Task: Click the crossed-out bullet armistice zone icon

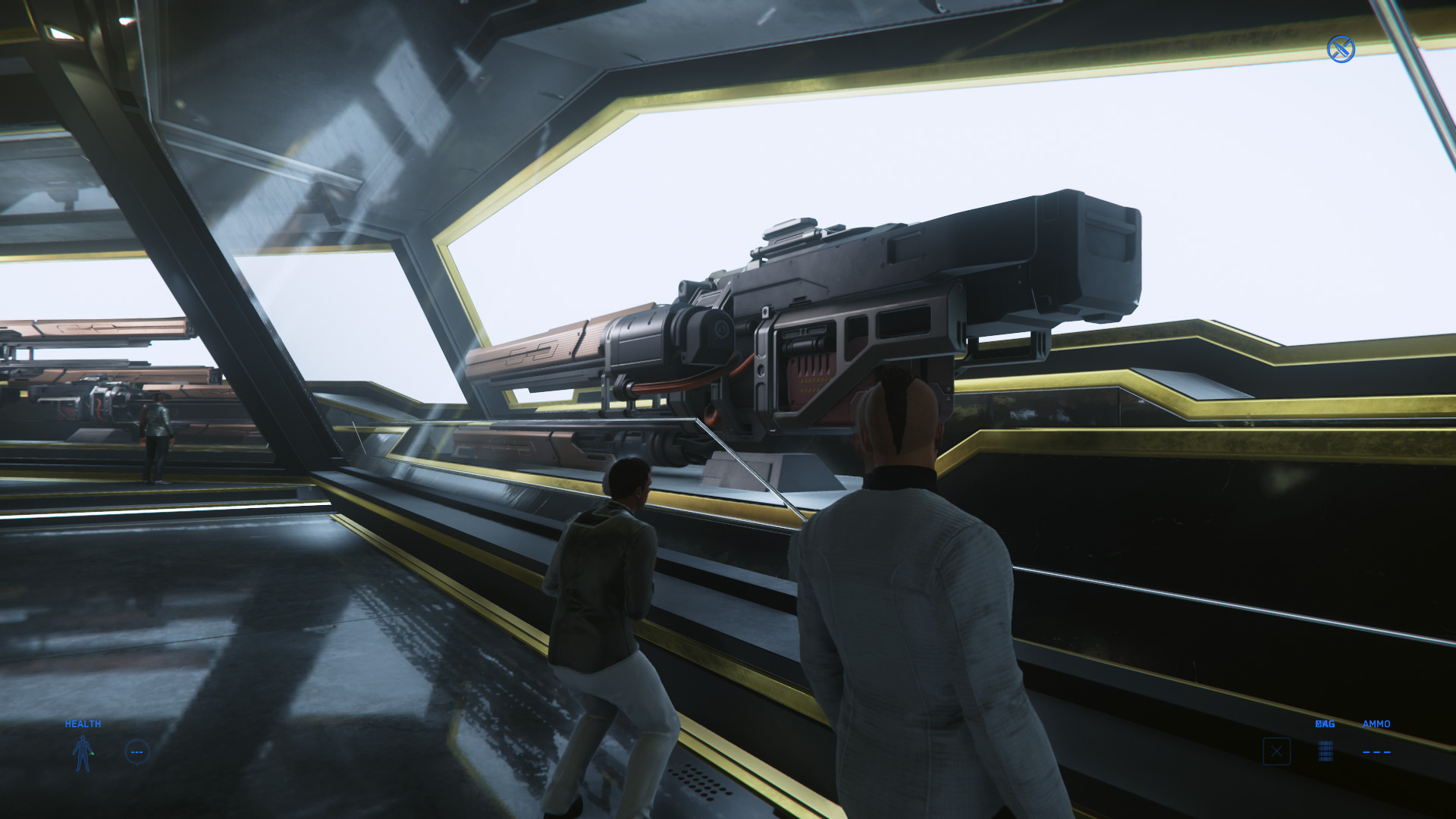Action: [1341, 49]
